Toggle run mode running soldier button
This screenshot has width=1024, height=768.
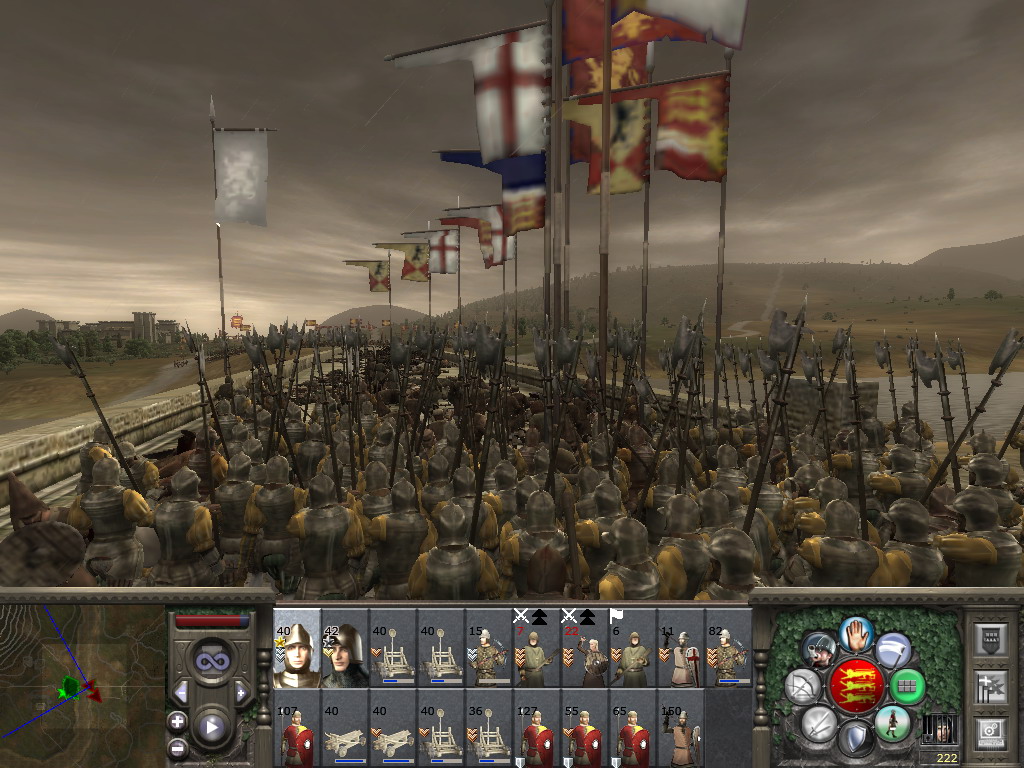pos(892,722)
